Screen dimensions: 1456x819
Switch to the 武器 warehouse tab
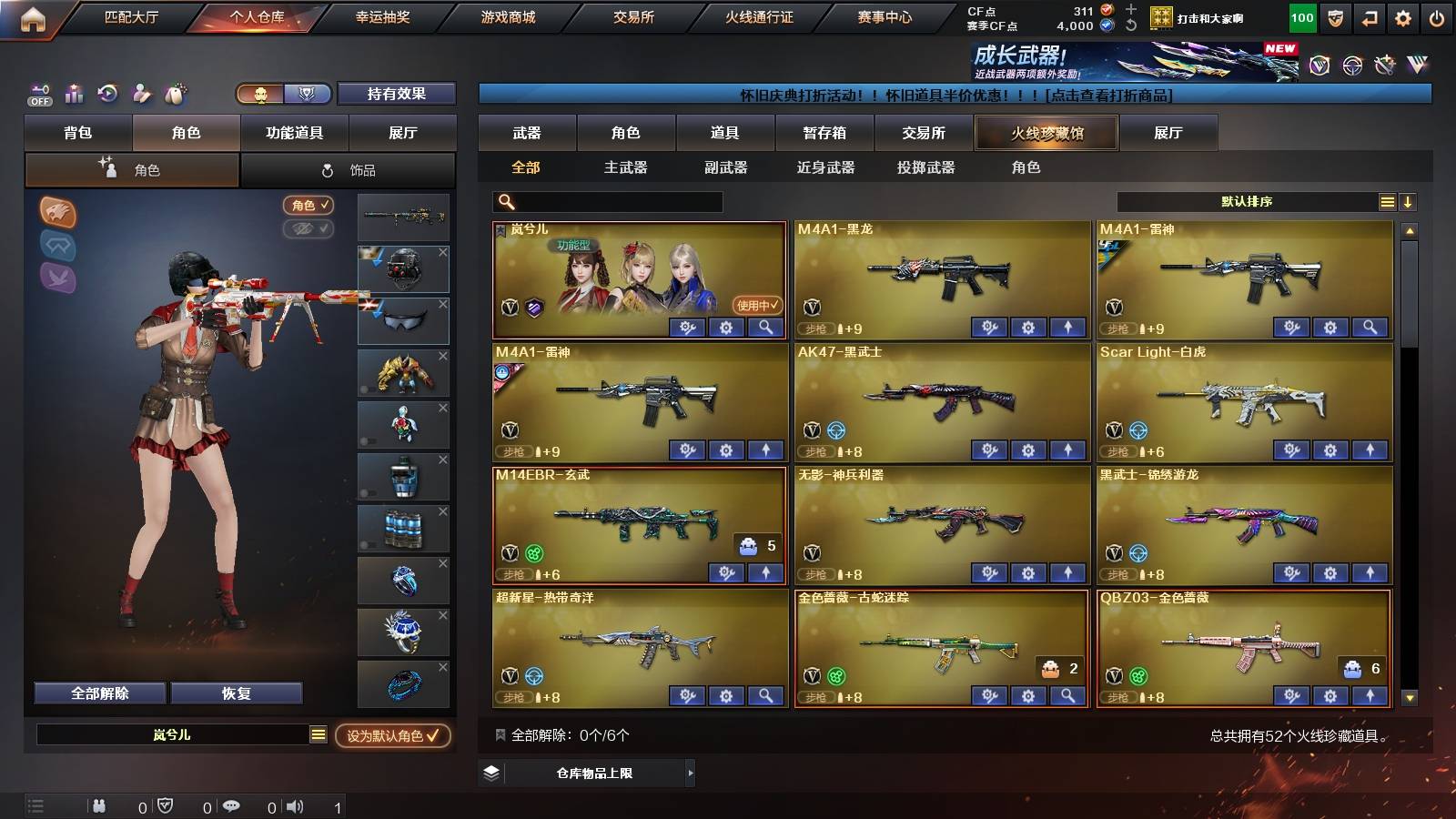528,133
